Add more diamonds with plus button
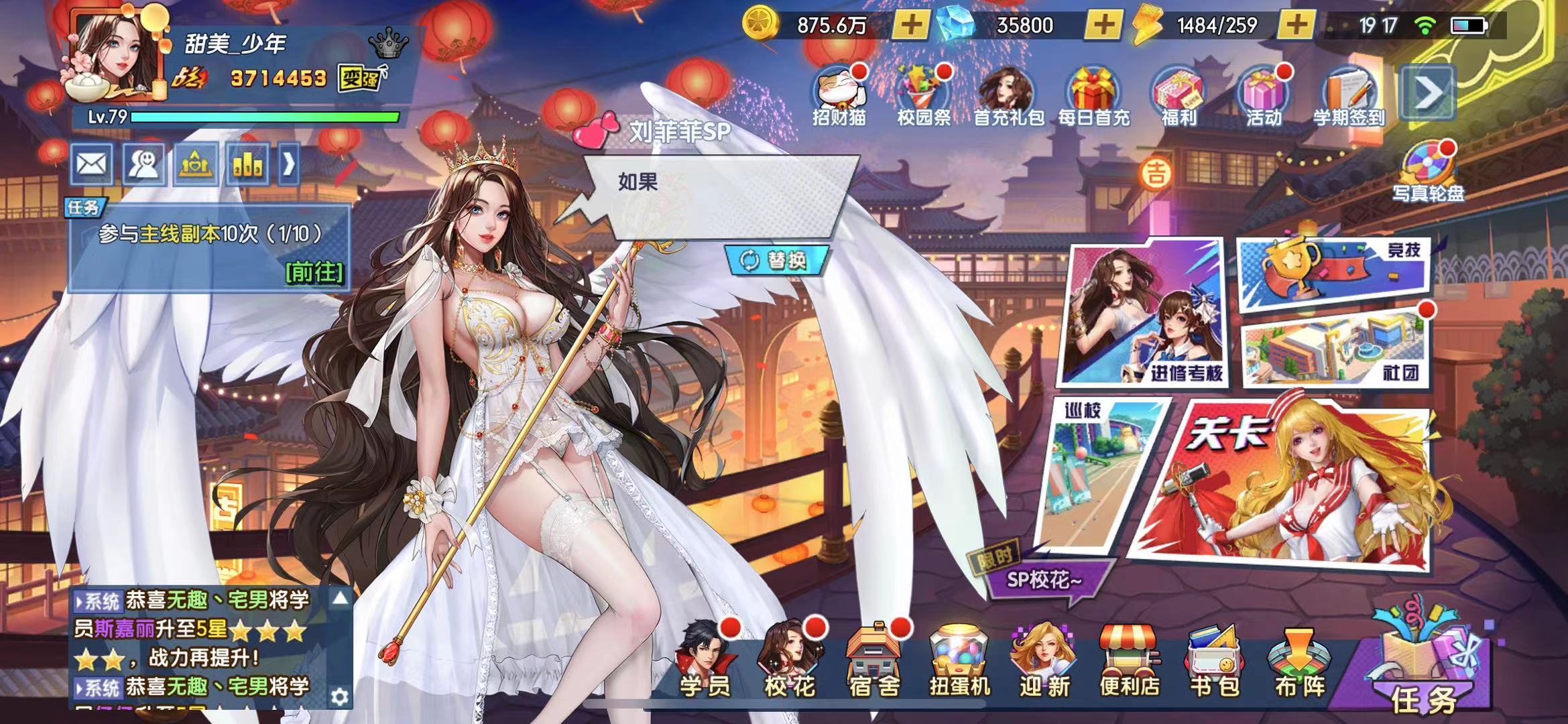Viewport: 1568px width, 724px height. tap(1103, 25)
